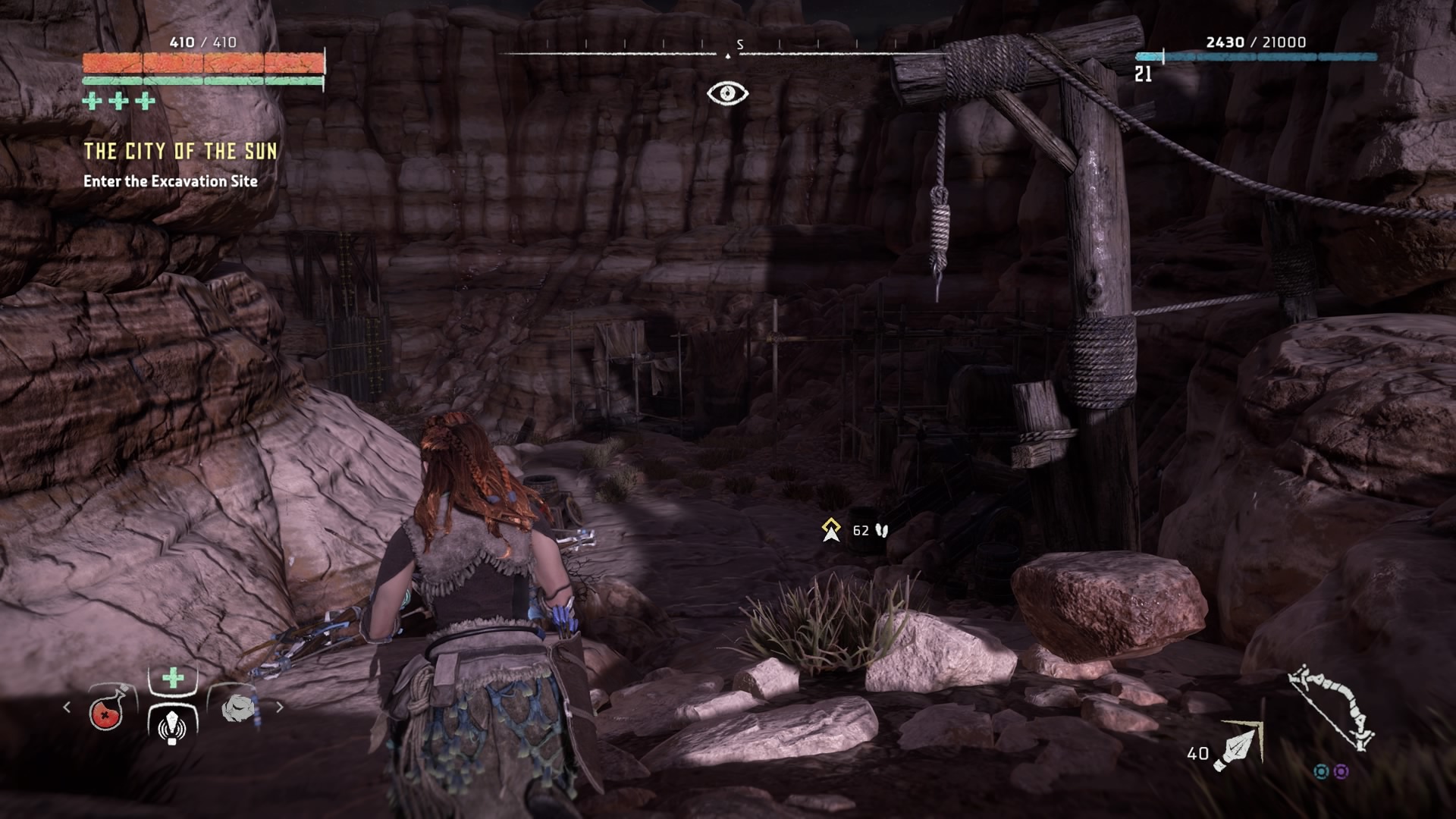Cycle tools with the right arrow
The height and width of the screenshot is (819, 1456).
tap(280, 707)
